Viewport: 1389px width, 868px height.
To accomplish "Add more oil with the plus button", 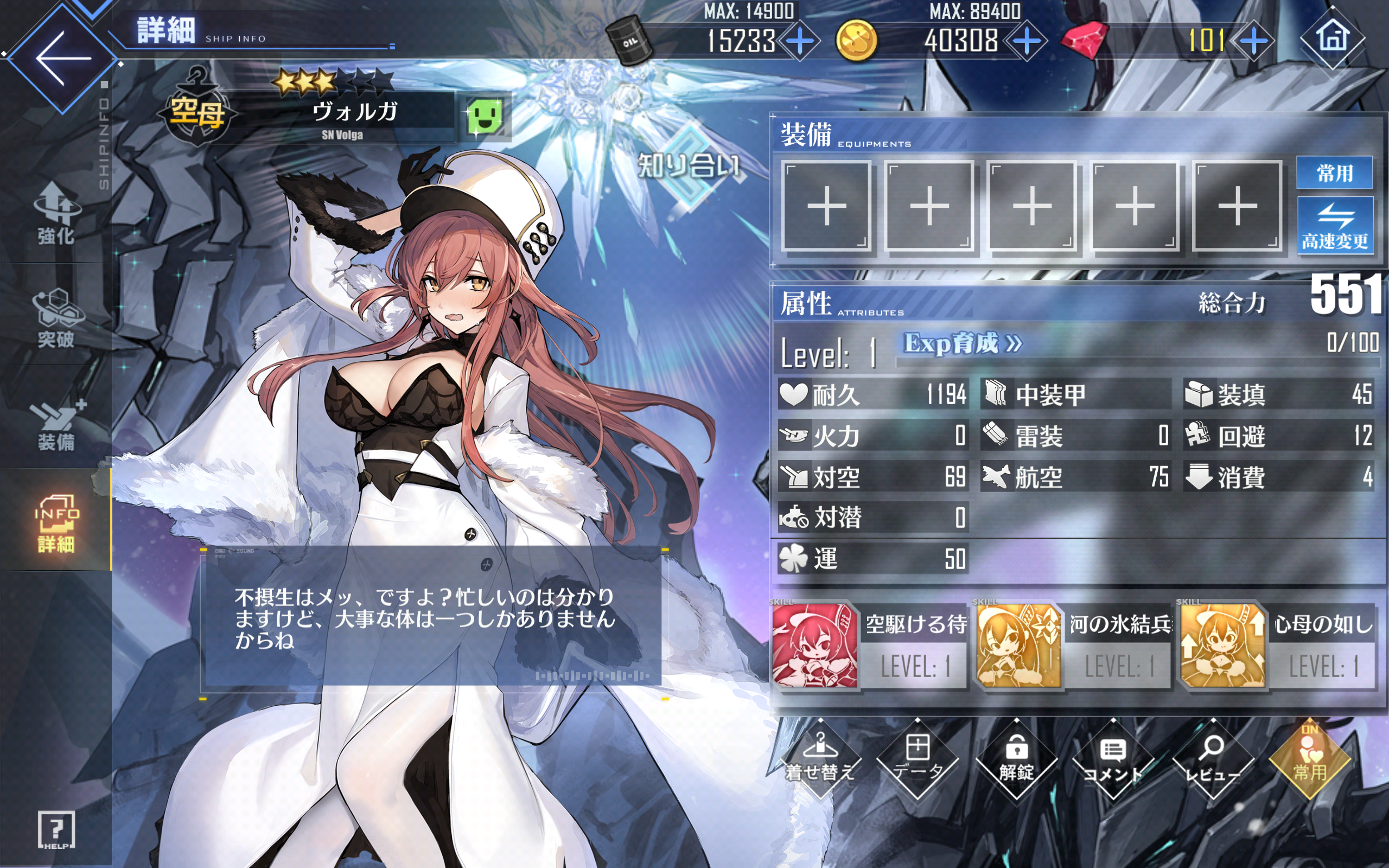I will tap(799, 41).
